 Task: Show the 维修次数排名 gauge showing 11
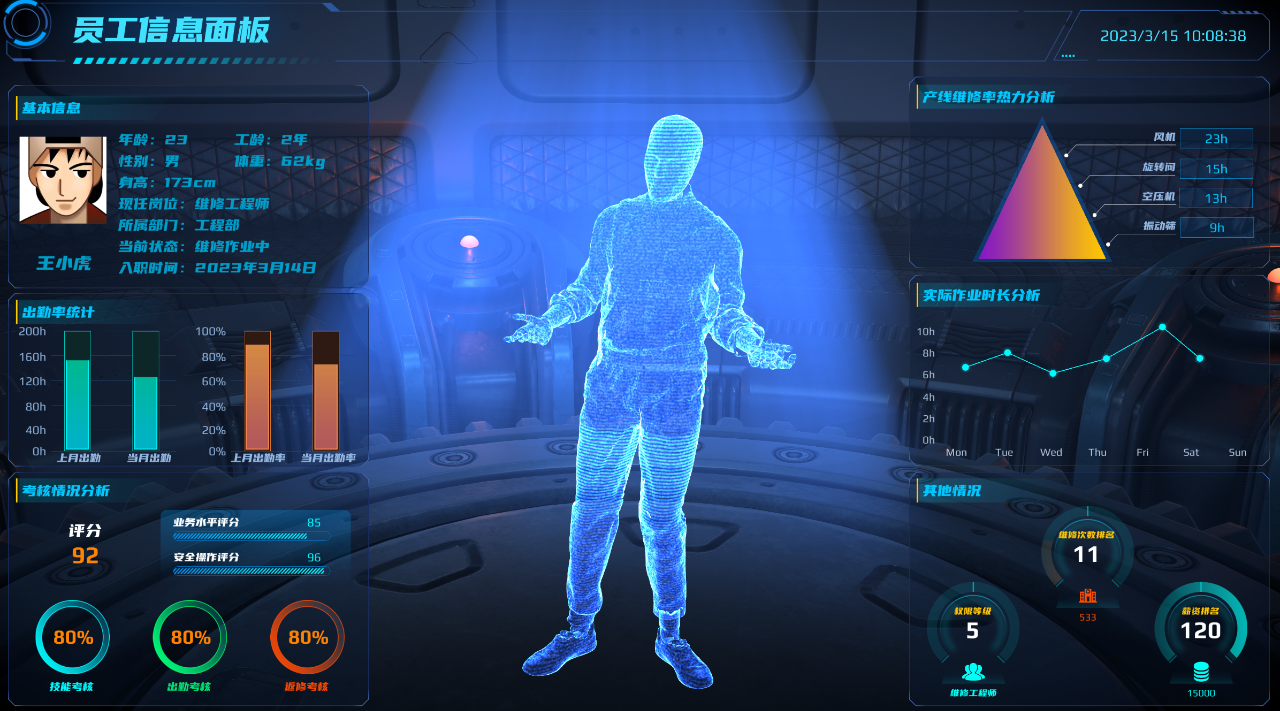point(1086,553)
